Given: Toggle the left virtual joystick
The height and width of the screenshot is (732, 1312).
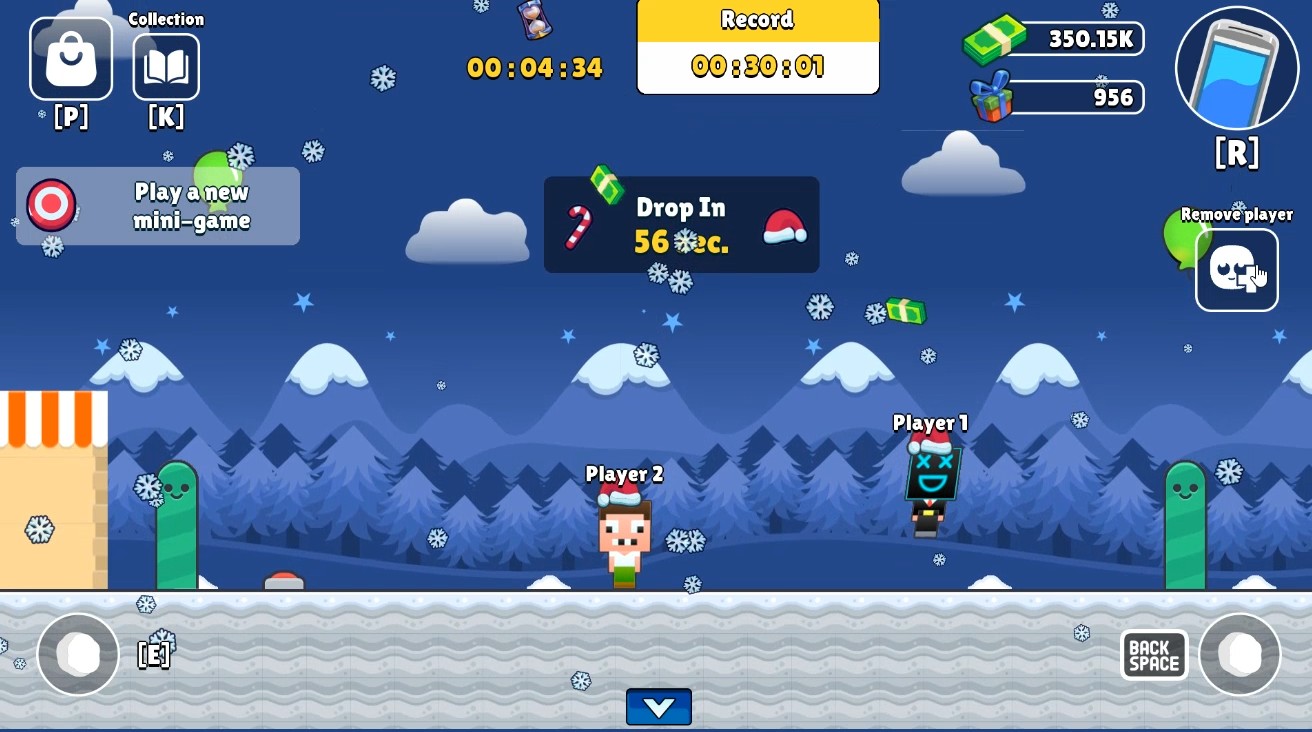Looking at the screenshot, I should click(78, 653).
